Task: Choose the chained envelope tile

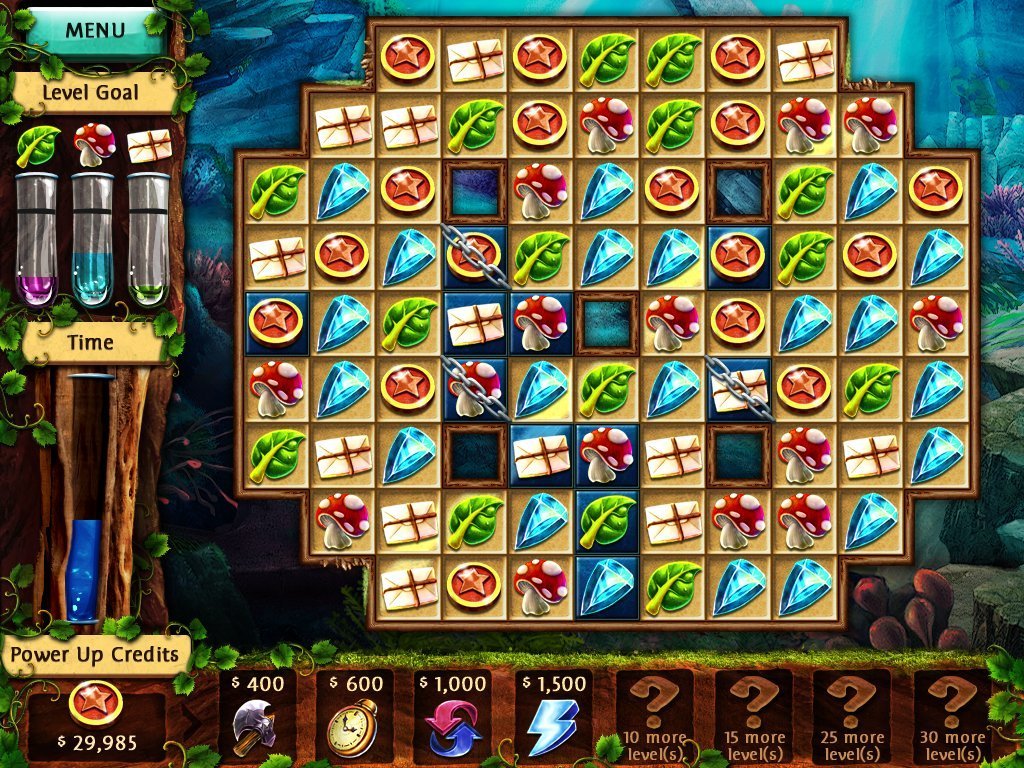Action: click(x=739, y=388)
